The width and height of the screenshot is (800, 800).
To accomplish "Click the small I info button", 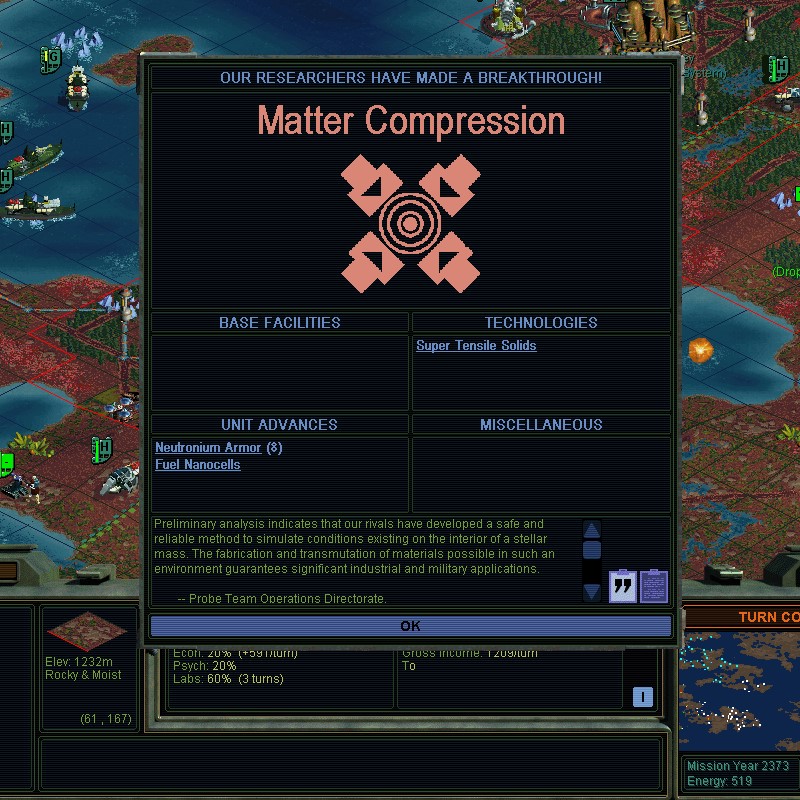I will [x=643, y=697].
